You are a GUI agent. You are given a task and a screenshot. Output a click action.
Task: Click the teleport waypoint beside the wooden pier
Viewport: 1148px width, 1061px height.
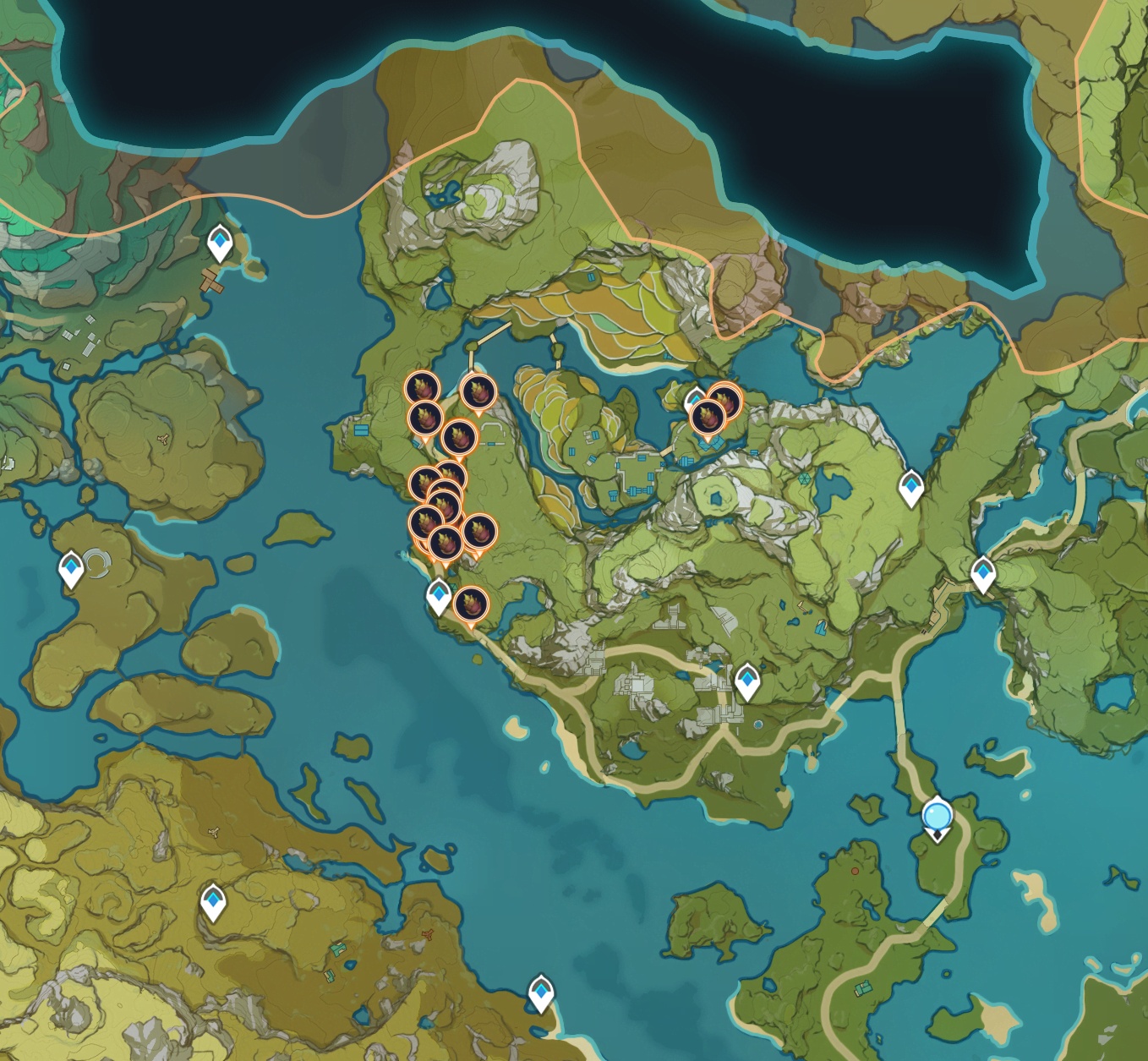pyautogui.click(x=221, y=243)
